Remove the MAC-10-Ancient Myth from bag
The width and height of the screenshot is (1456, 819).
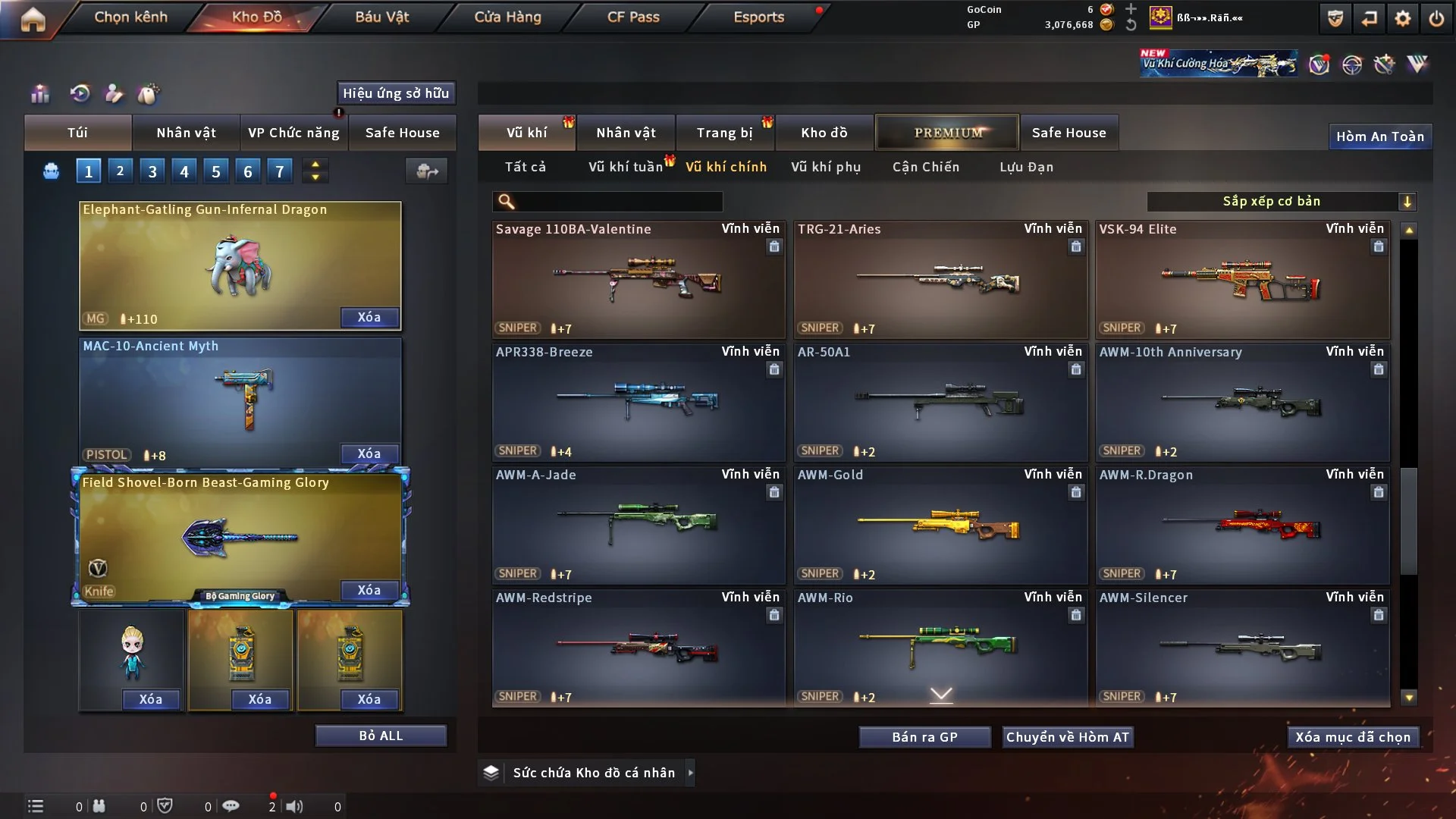tap(369, 453)
